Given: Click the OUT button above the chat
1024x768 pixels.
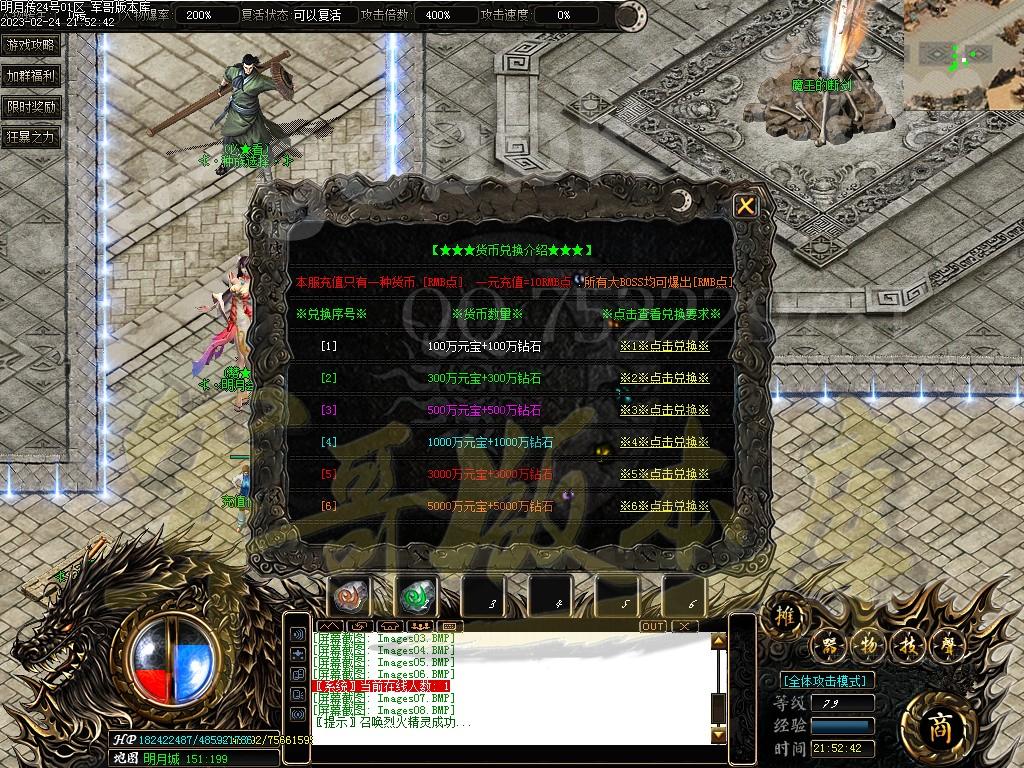Looking at the screenshot, I should (653, 626).
